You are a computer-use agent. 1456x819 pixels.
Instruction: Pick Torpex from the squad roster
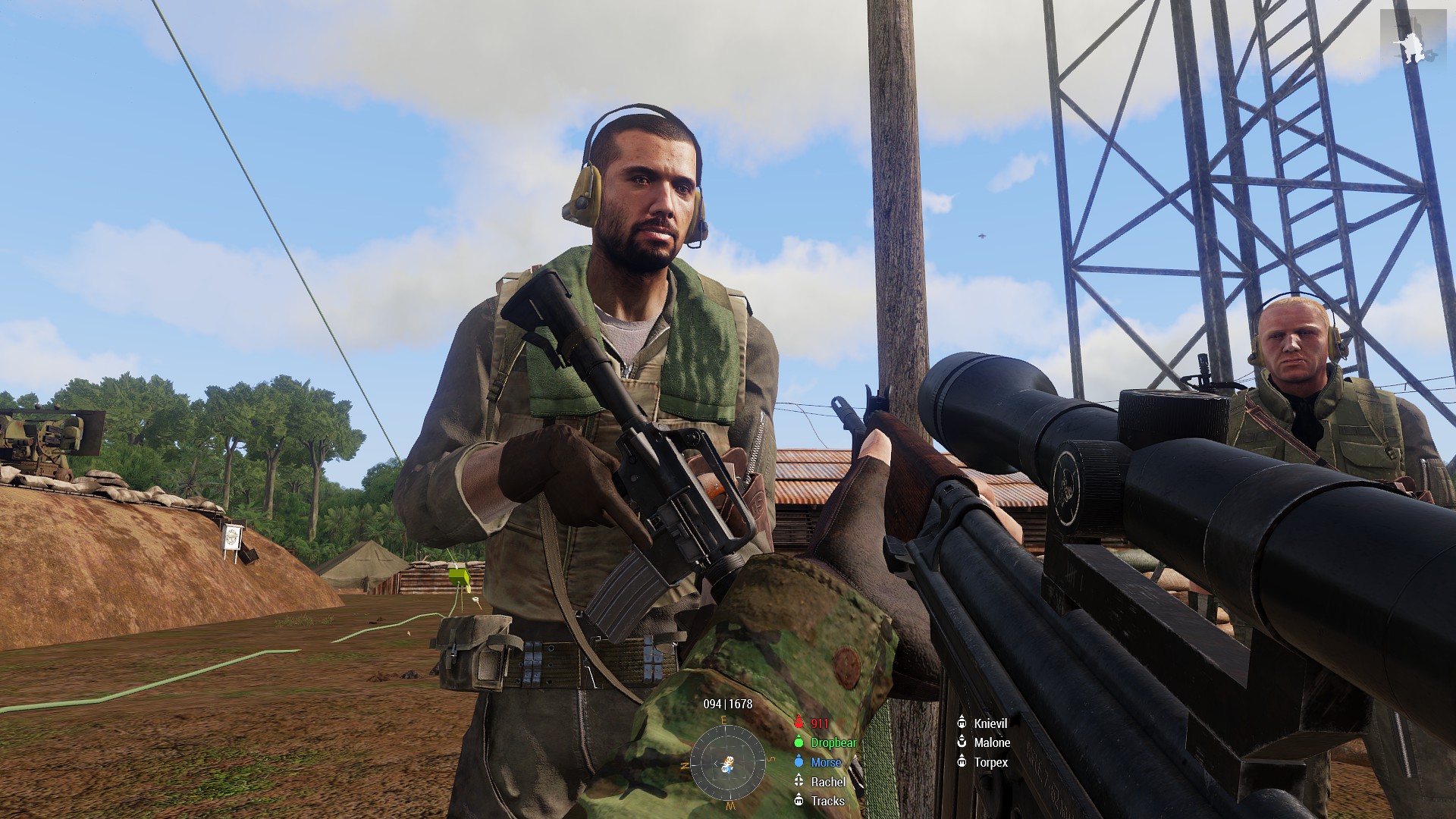pos(990,763)
